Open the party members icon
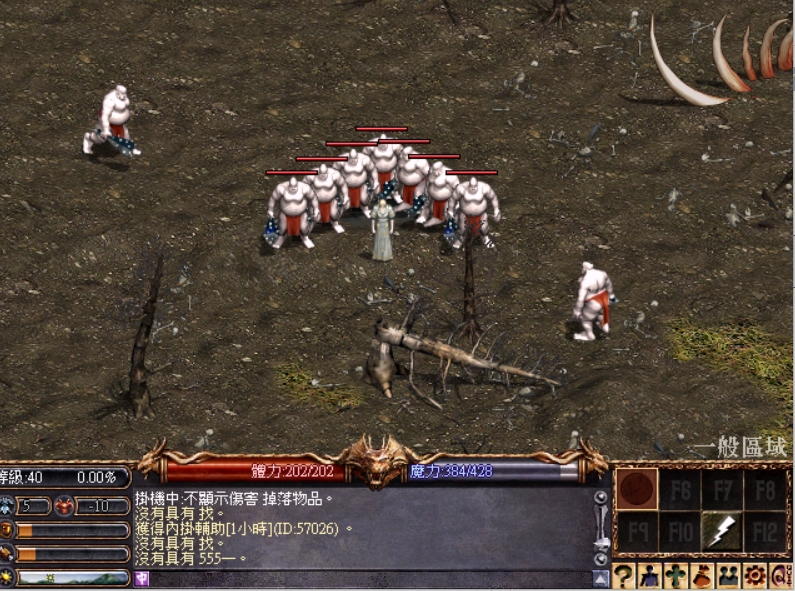795x591 pixels. point(728,576)
